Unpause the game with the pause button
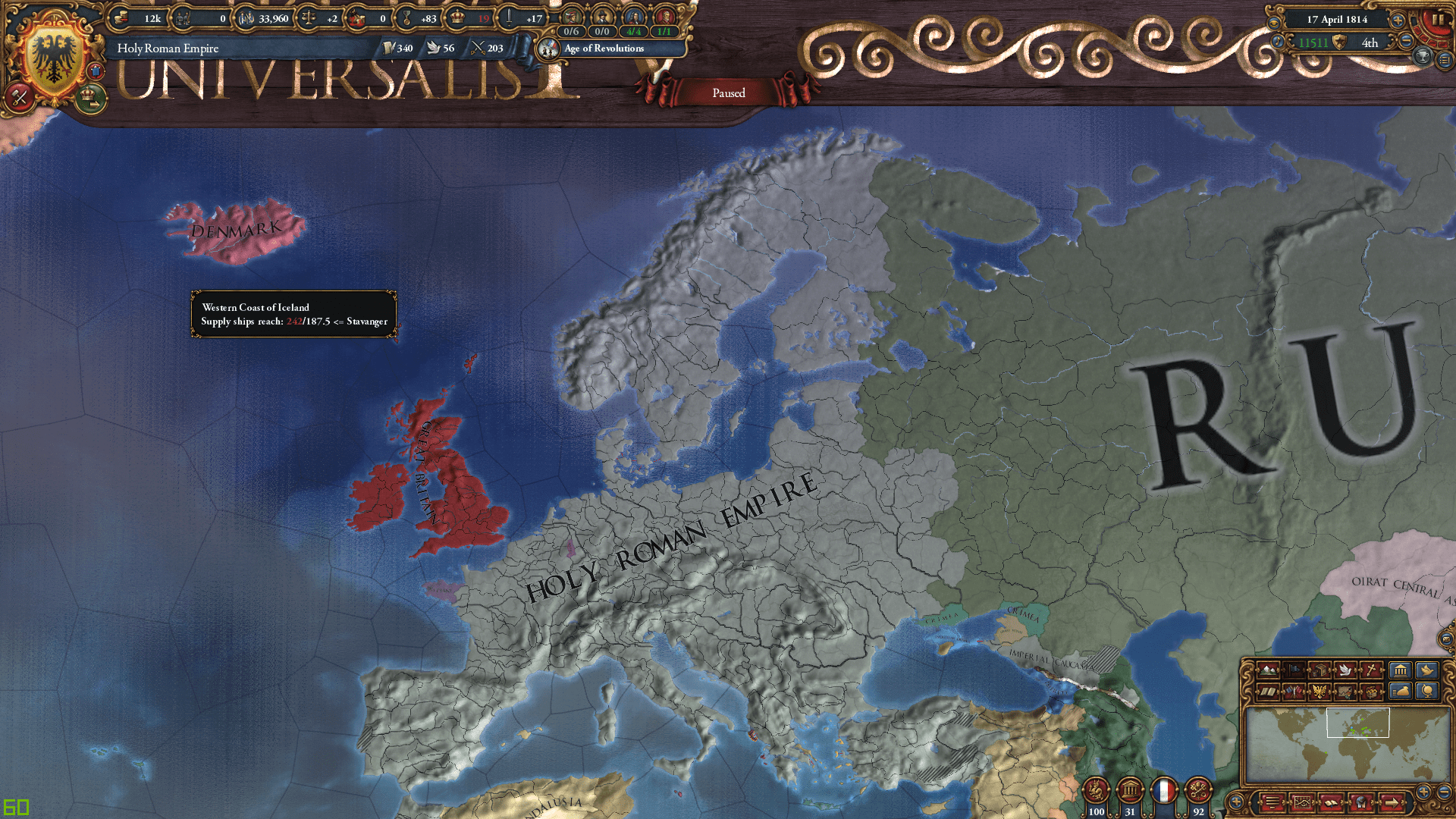Screen dimensions: 1456x819 tap(1438, 19)
